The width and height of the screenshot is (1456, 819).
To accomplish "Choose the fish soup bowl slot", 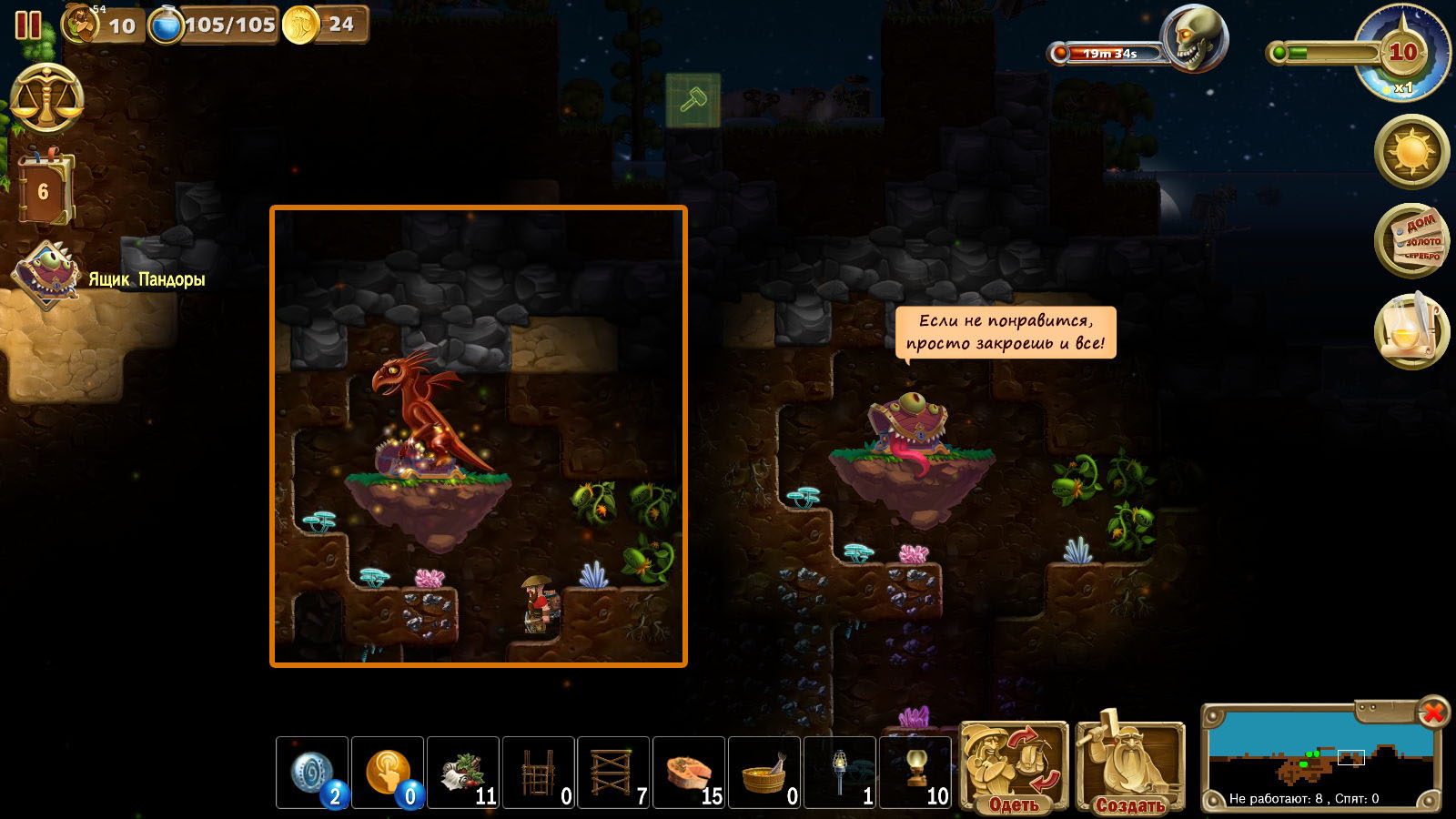I will coord(765,773).
